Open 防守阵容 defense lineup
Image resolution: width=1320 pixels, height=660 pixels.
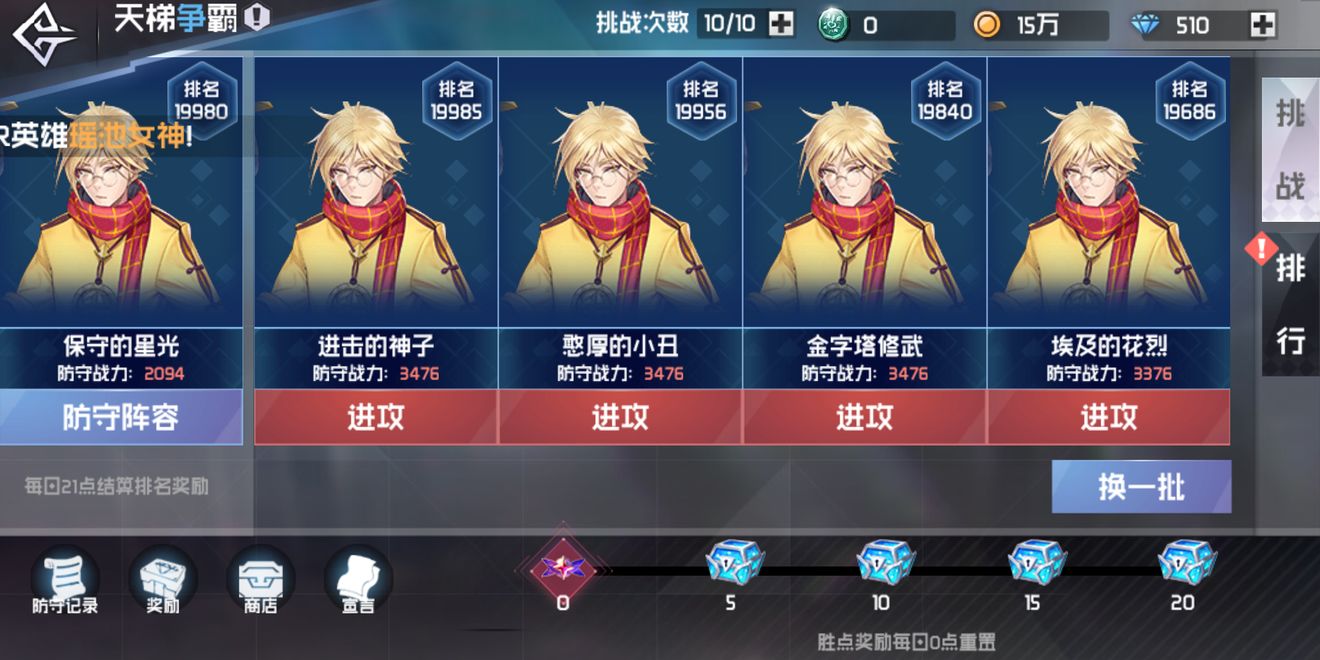pyautogui.click(x=120, y=417)
